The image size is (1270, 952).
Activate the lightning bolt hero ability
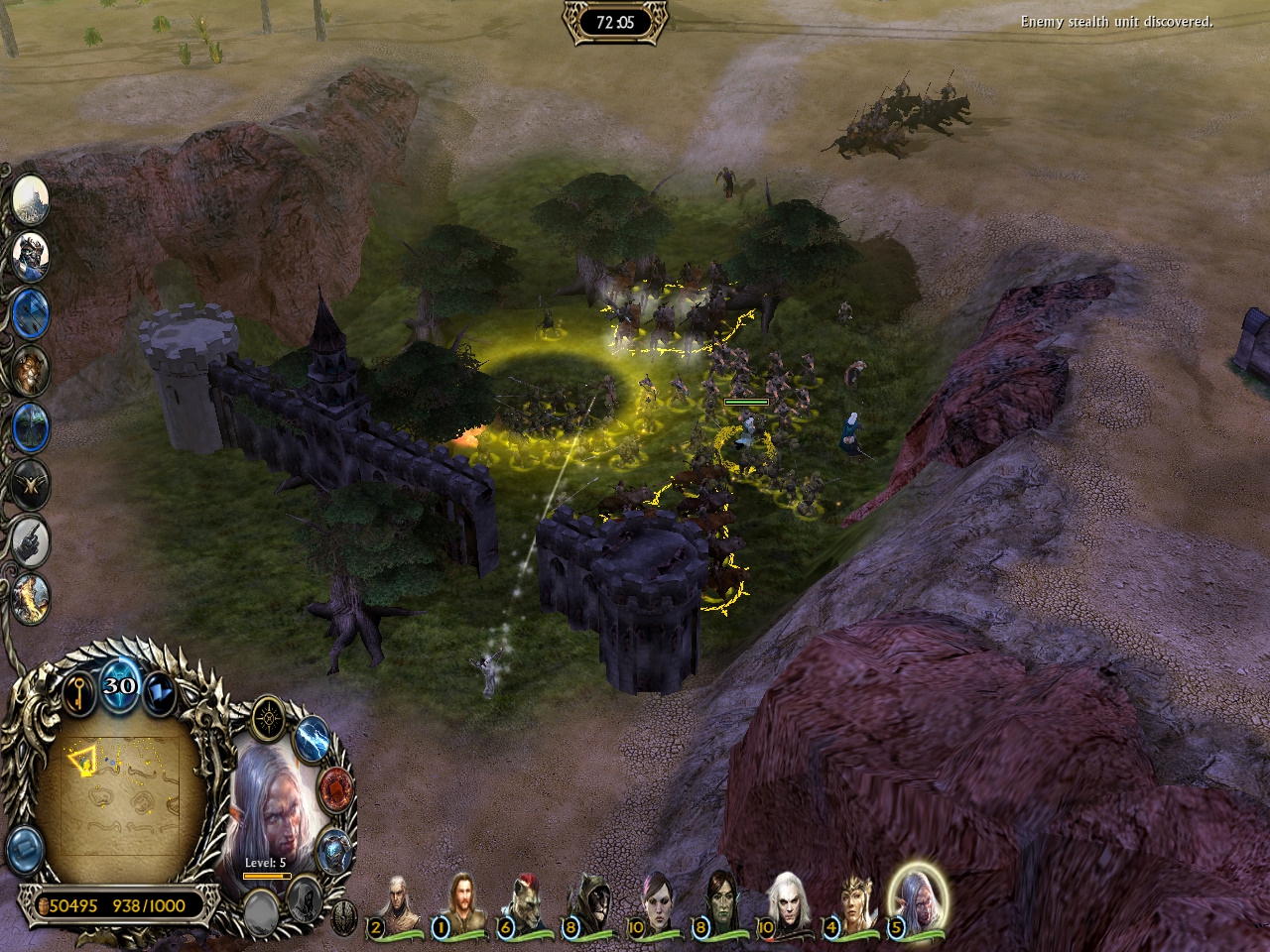313,738
